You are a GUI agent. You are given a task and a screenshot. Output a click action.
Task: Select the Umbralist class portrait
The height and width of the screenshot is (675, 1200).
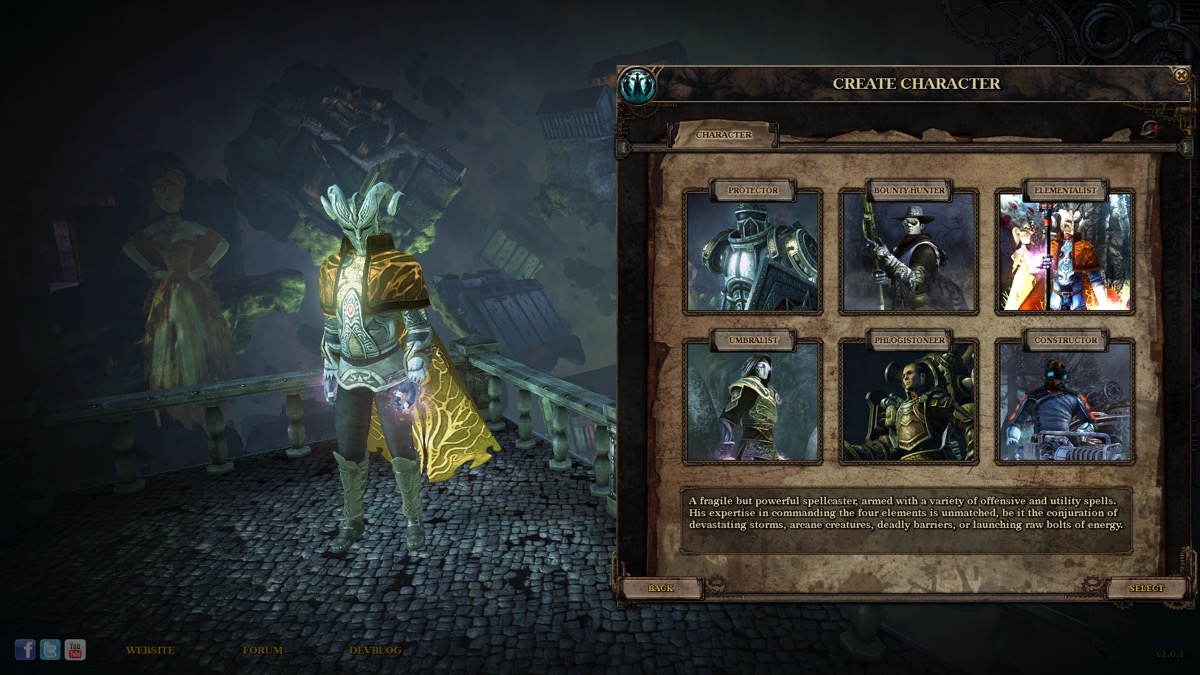(752, 401)
